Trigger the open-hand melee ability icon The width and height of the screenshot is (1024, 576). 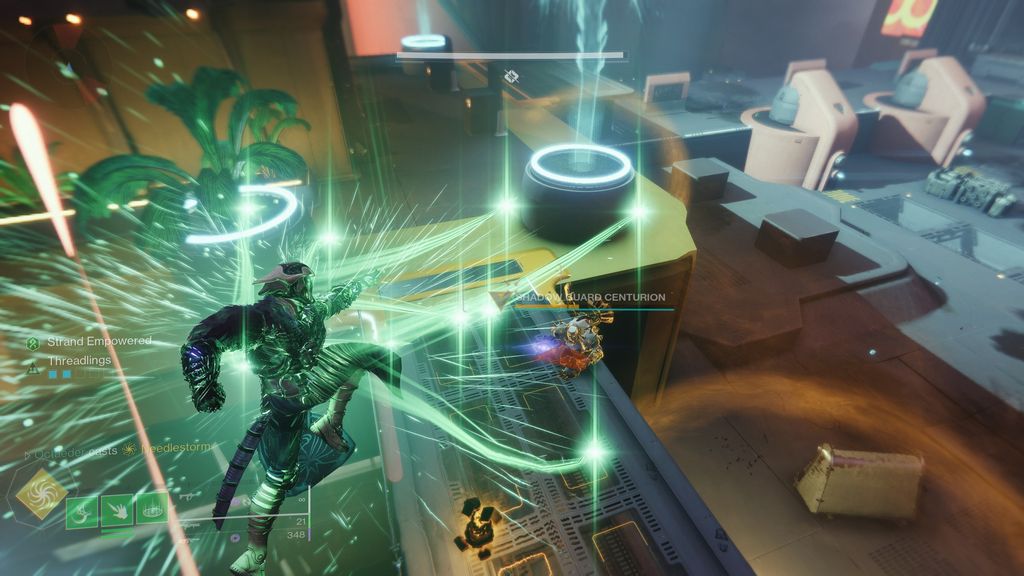117,509
